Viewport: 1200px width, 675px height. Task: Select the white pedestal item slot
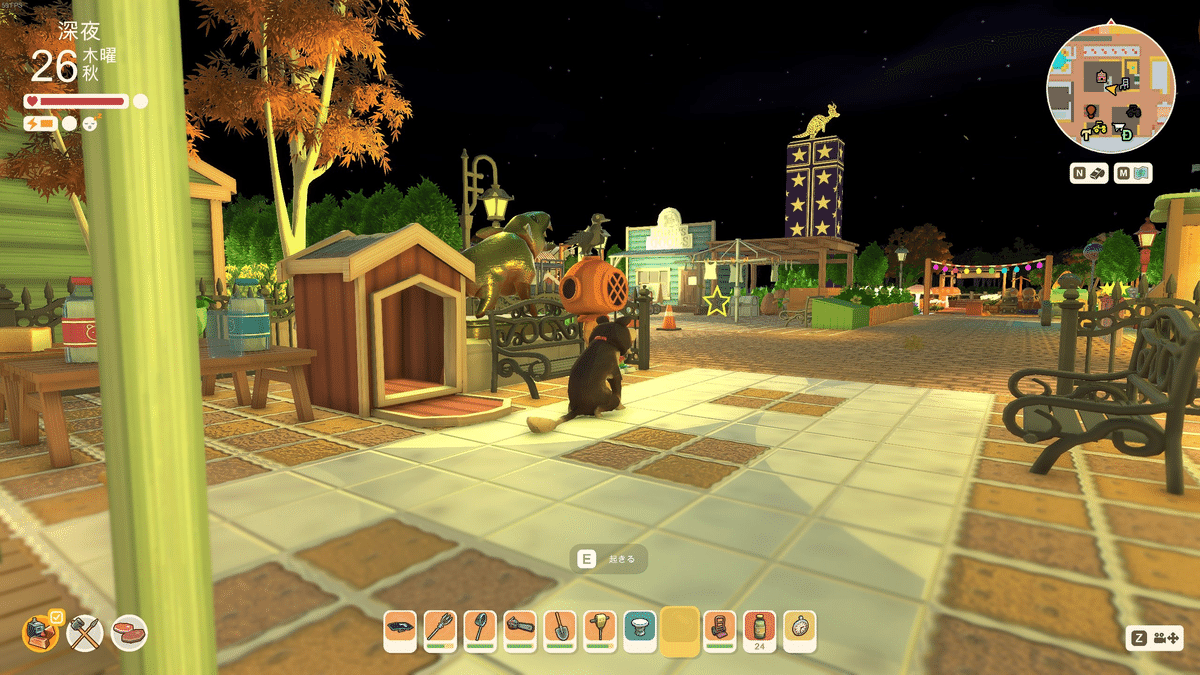click(x=640, y=629)
